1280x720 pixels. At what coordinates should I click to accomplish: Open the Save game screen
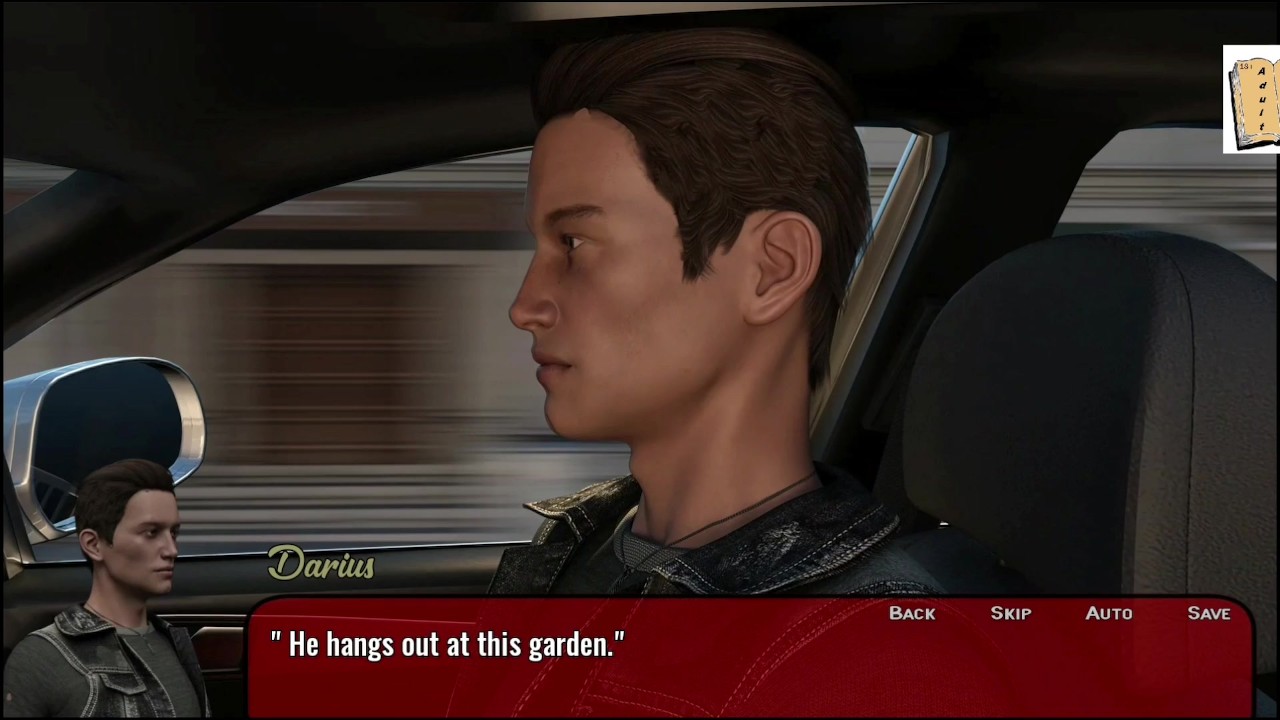pos(1209,613)
